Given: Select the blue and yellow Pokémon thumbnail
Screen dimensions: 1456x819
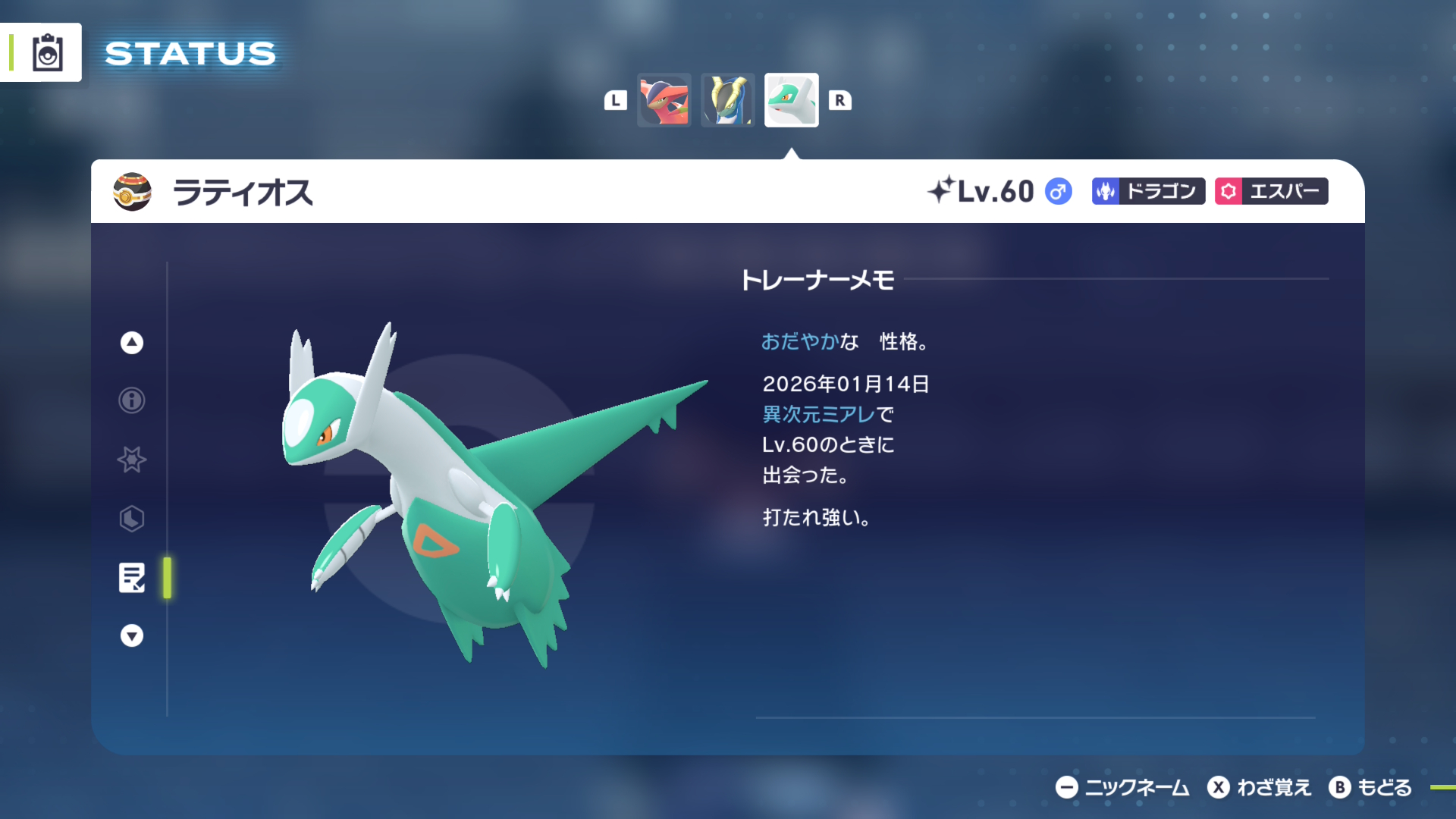Looking at the screenshot, I should 727,100.
